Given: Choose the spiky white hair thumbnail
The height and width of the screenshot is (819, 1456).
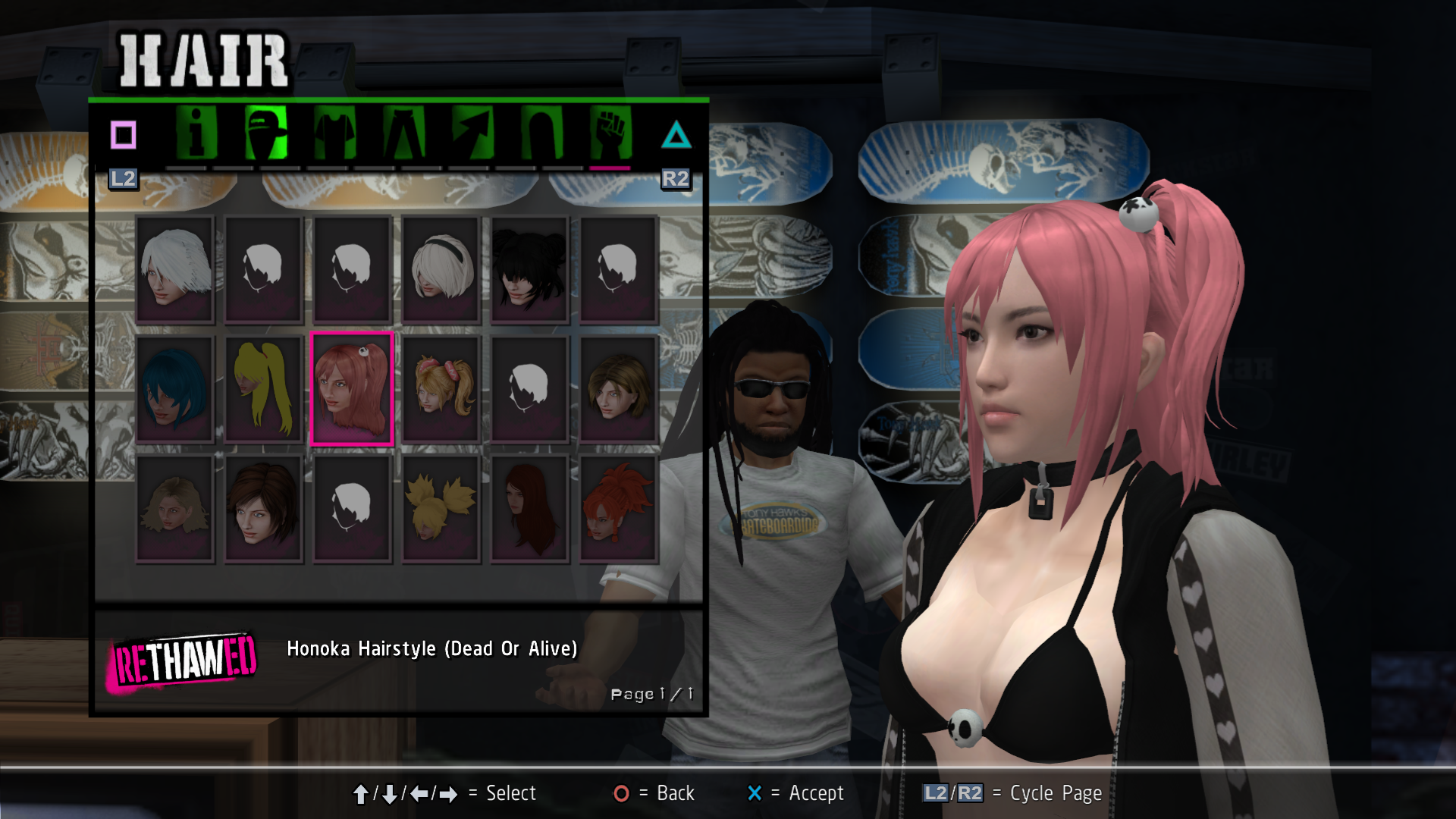Looking at the screenshot, I should (x=175, y=269).
